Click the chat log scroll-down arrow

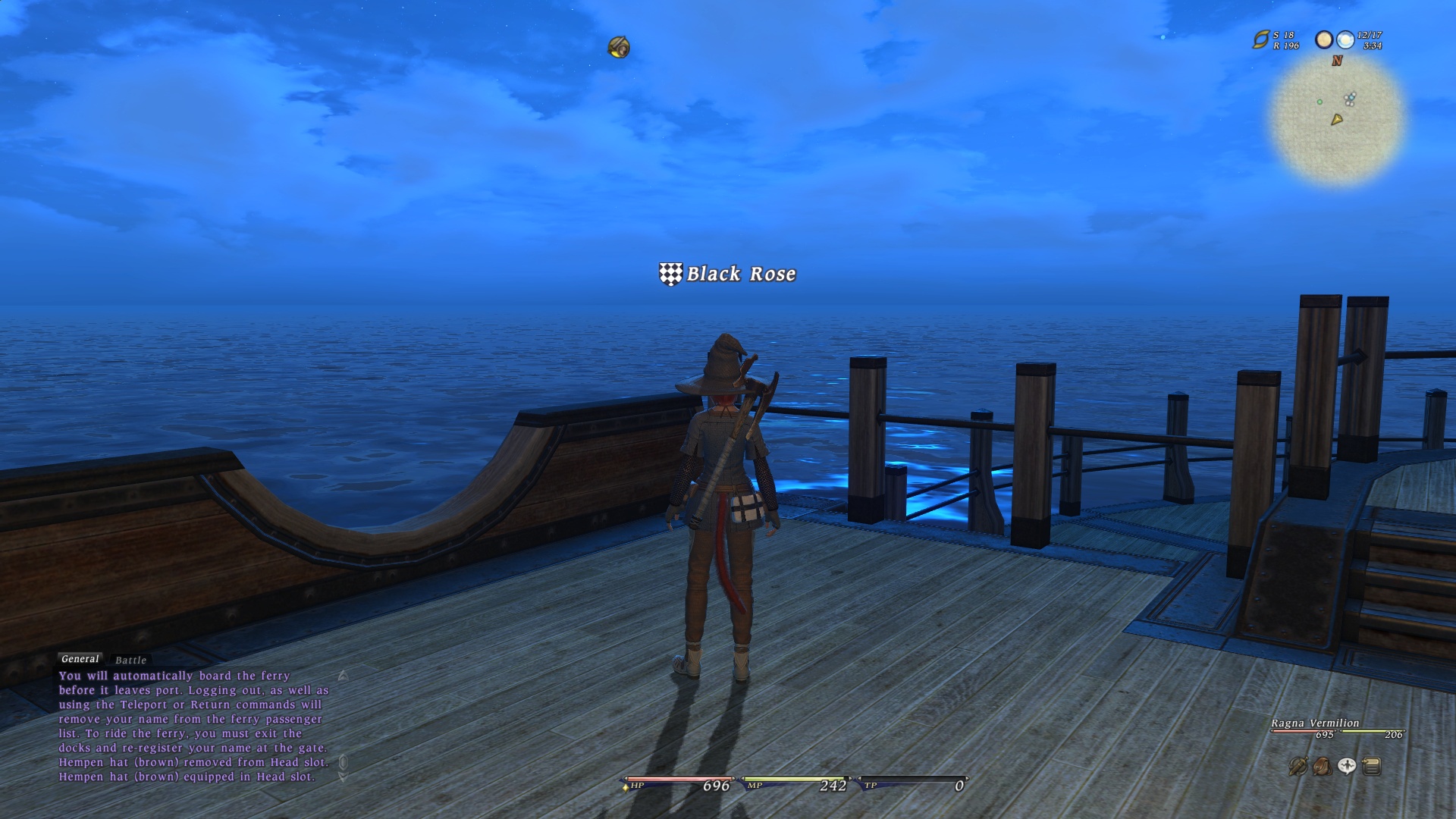[343, 777]
